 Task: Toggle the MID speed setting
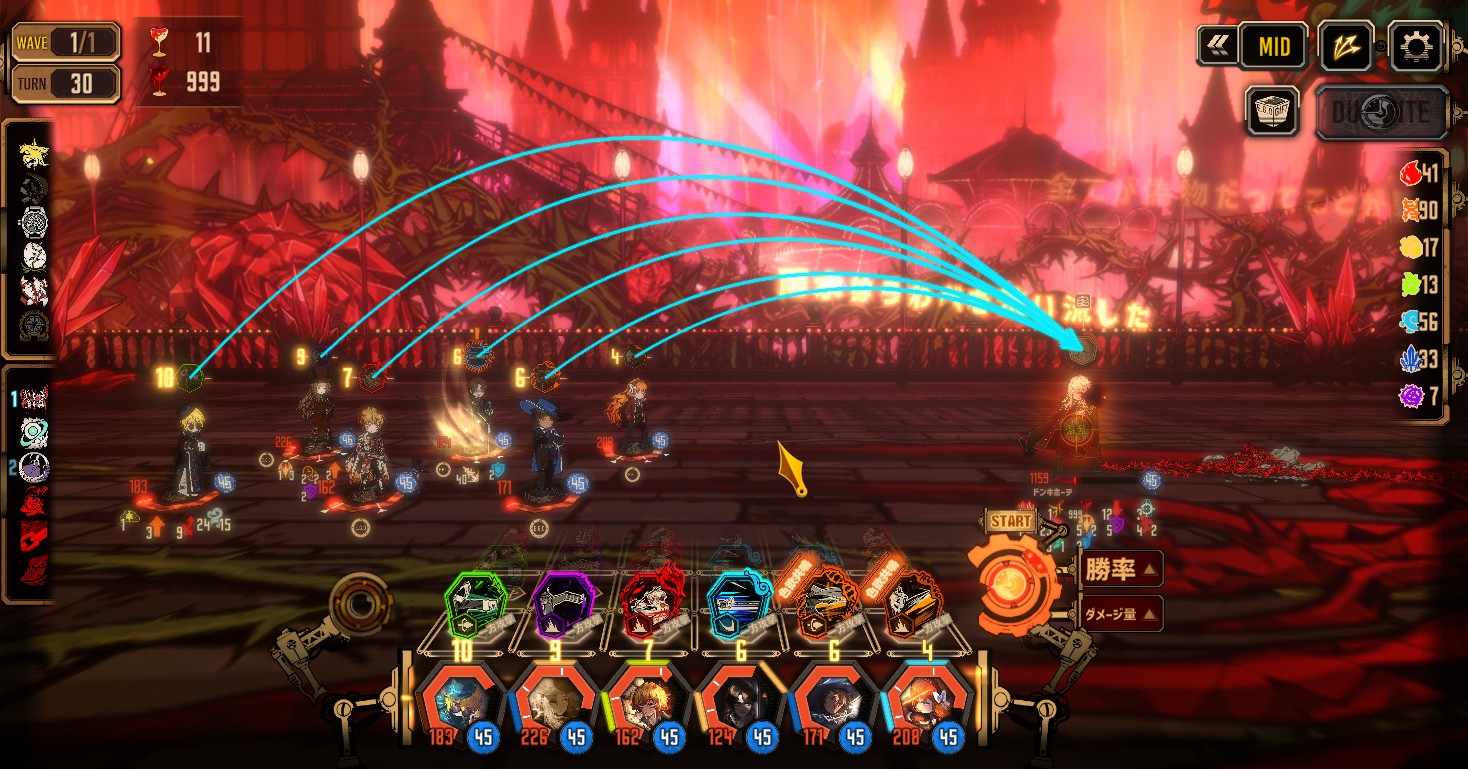click(1273, 46)
